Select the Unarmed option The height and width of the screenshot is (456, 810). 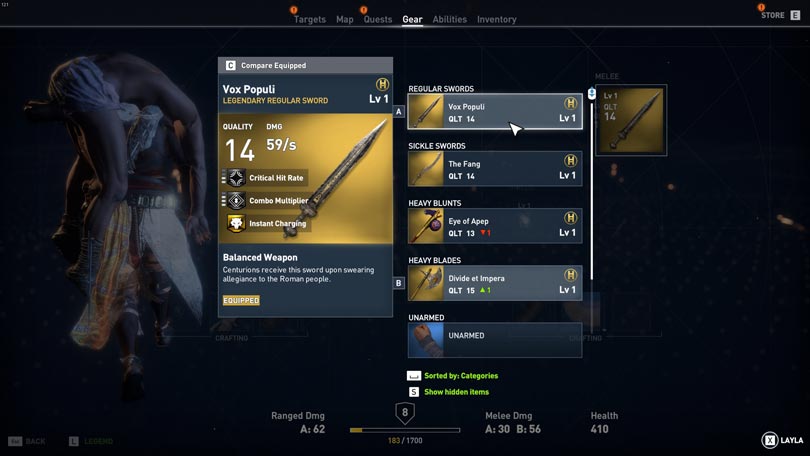tap(494, 340)
